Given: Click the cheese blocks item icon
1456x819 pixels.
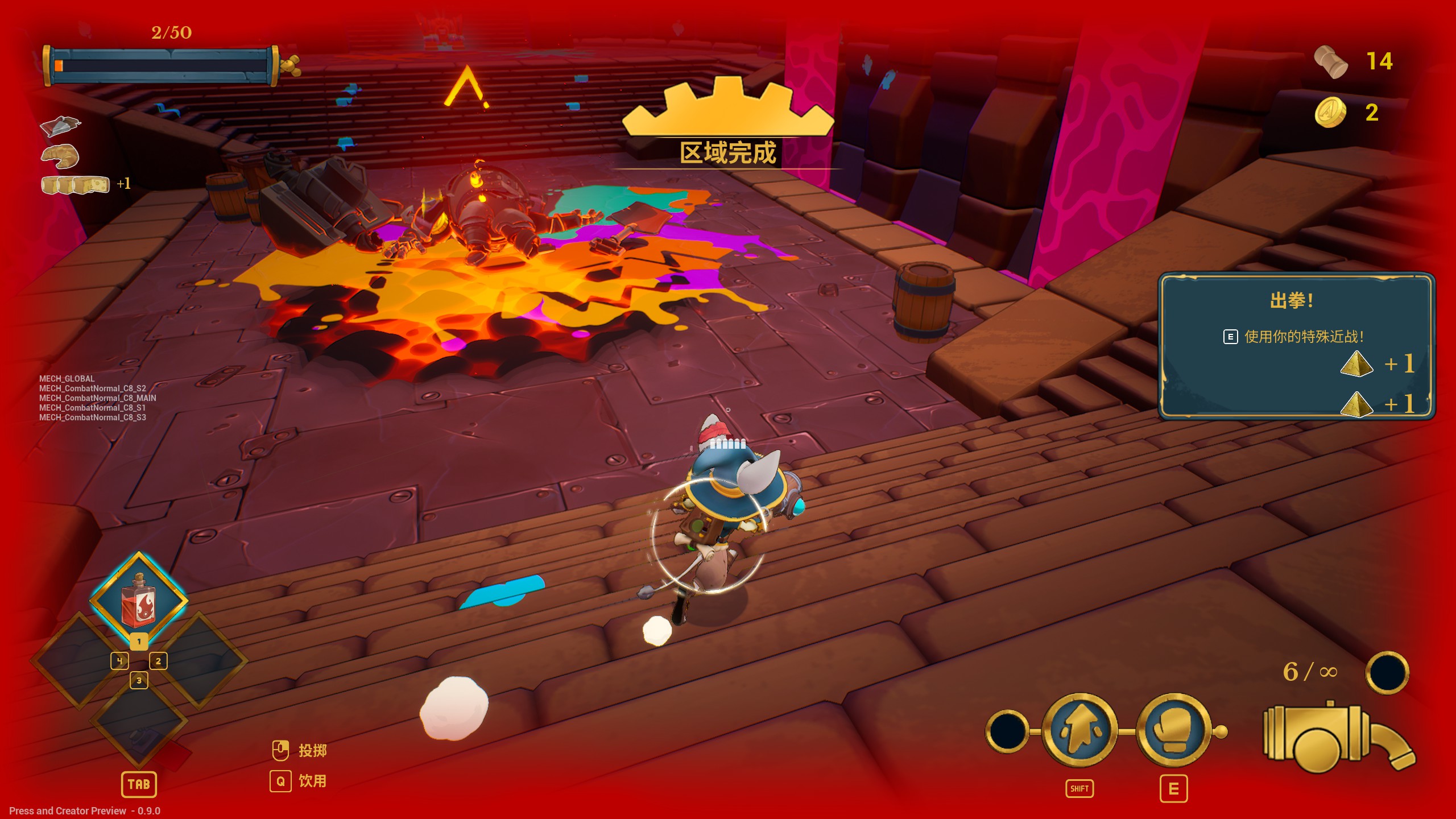Looking at the screenshot, I should pyautogui.click(x=75, y=185).
